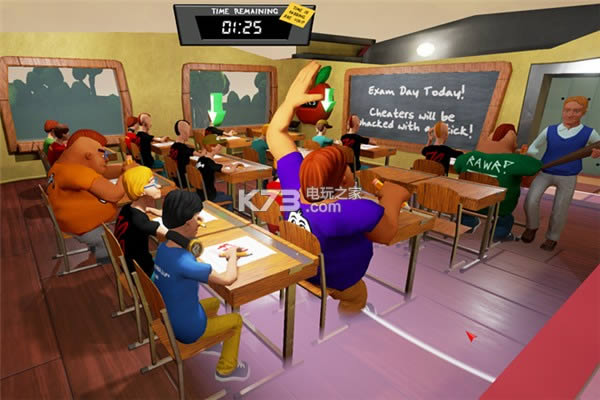Screen dimensions: 600x400
Task: Target the green arrow over the left window student
Action: coord(217,105)
